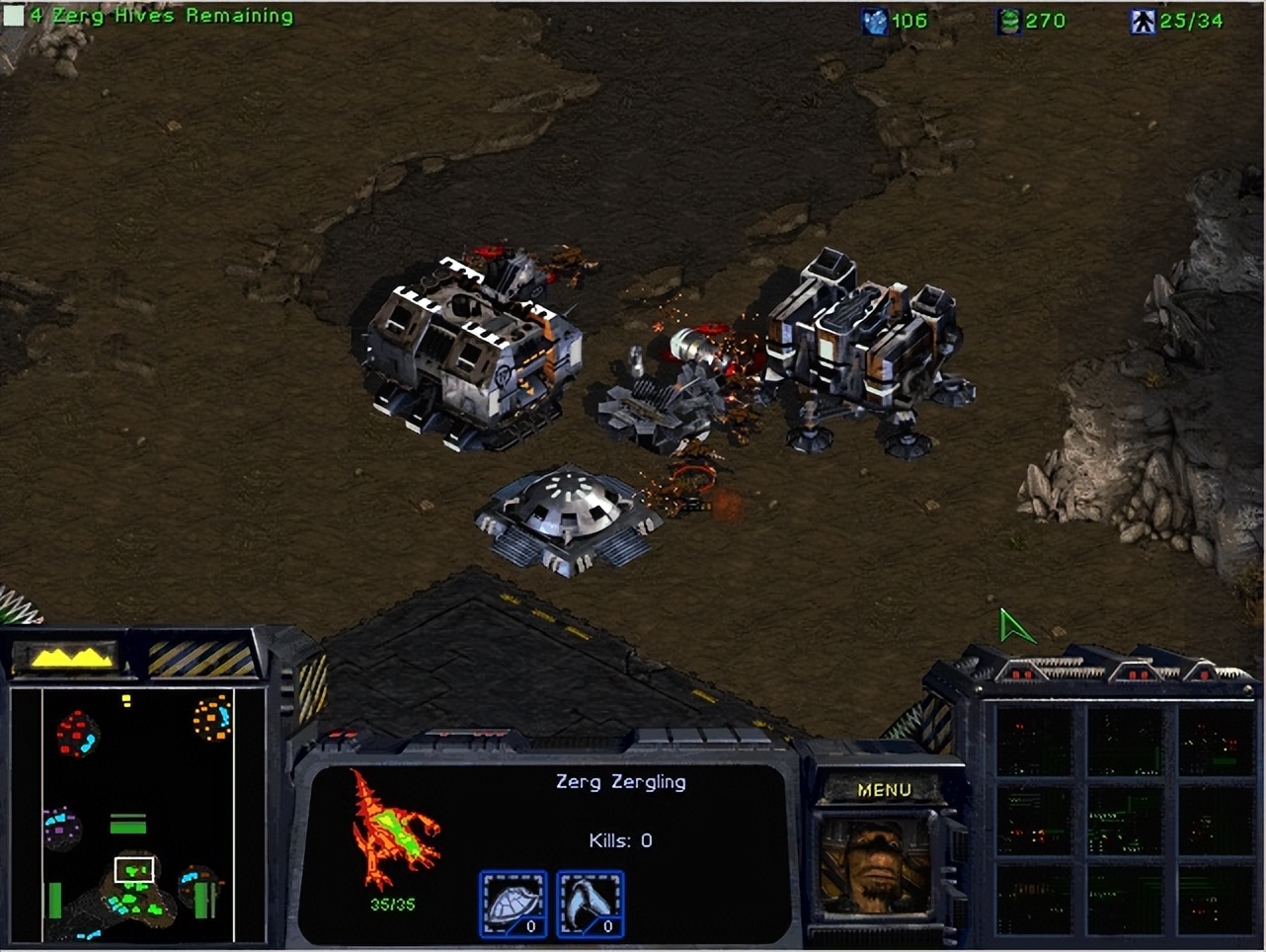The image size is (1266, 952).
Task: Click the mineral crystal icon in the resource bar
Action: [x=875, y=20]
